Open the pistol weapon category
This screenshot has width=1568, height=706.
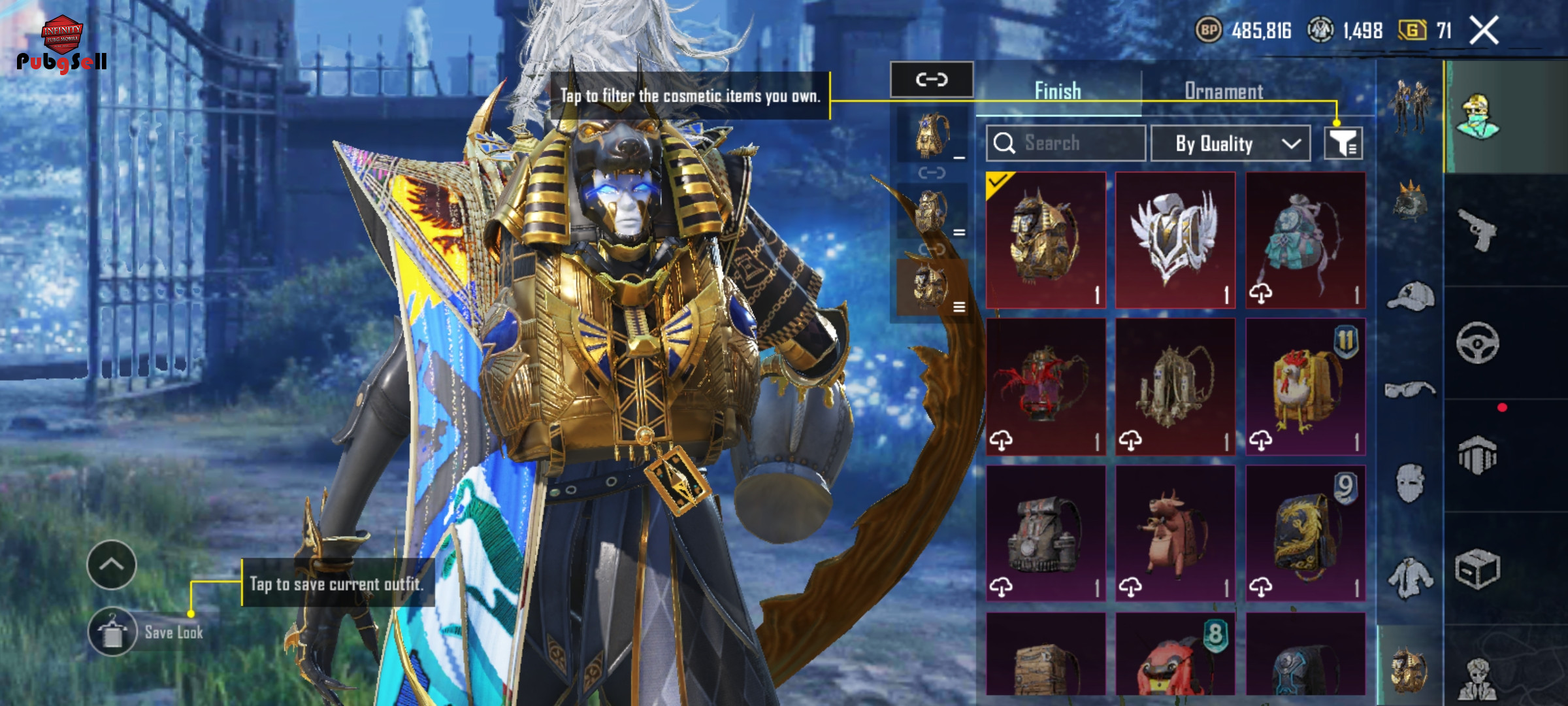coord(1478,230)
